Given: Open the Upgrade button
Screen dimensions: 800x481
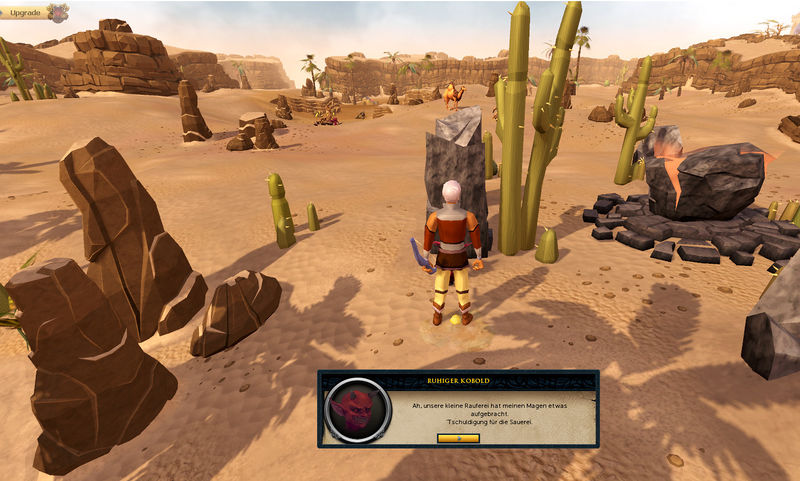Looking at the screenshot, I should [x=26, y=13].
